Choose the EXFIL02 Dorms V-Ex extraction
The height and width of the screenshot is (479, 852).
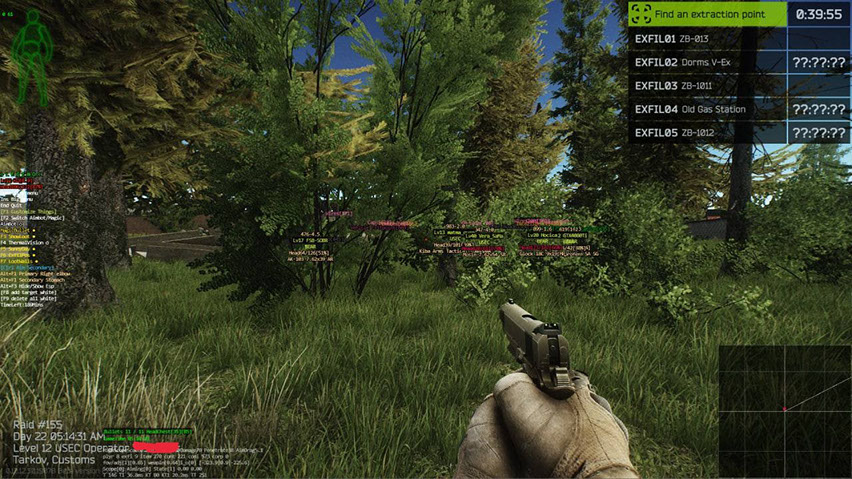(x=707, y=62)
